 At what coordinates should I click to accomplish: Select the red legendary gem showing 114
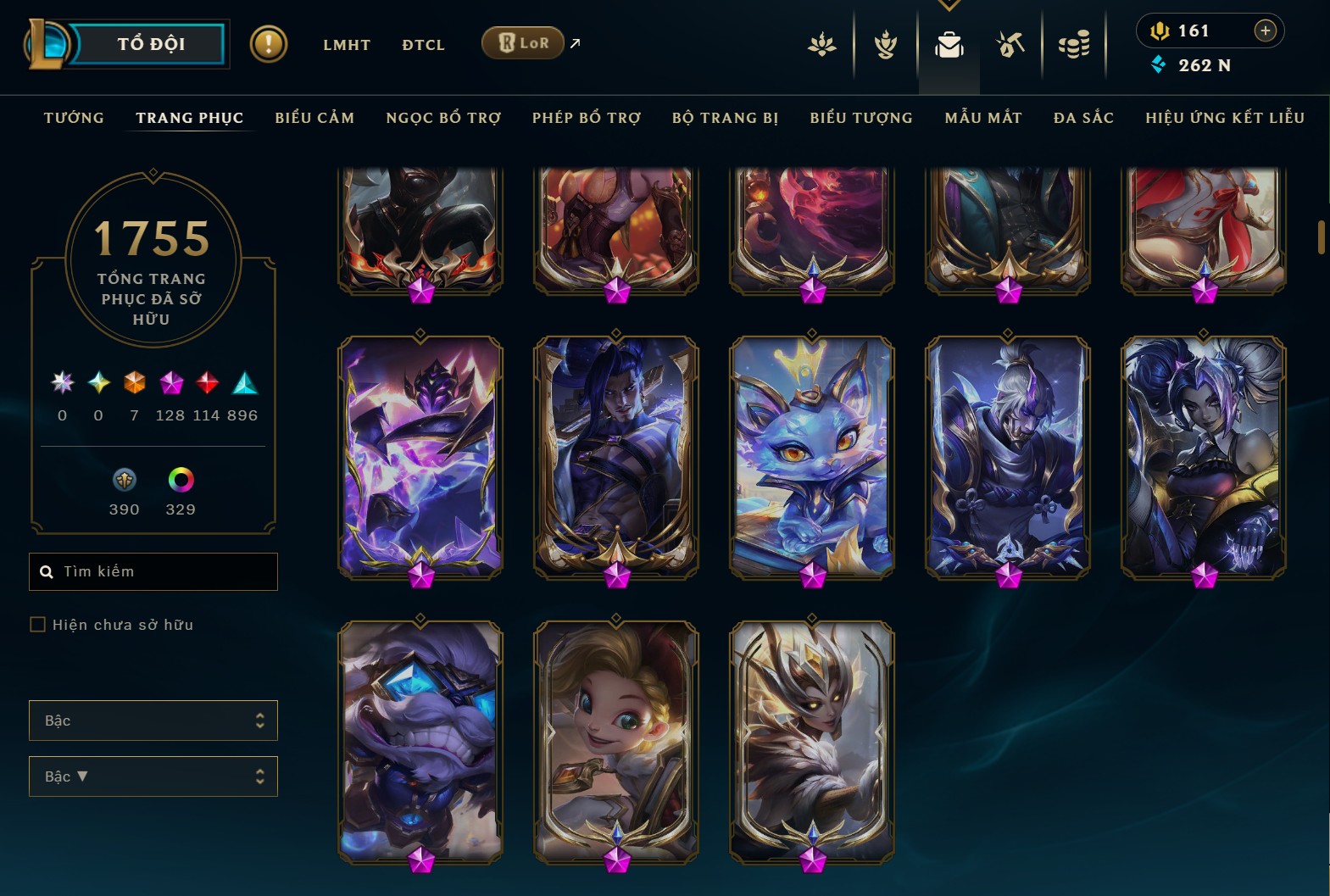(x=209, y=384)
